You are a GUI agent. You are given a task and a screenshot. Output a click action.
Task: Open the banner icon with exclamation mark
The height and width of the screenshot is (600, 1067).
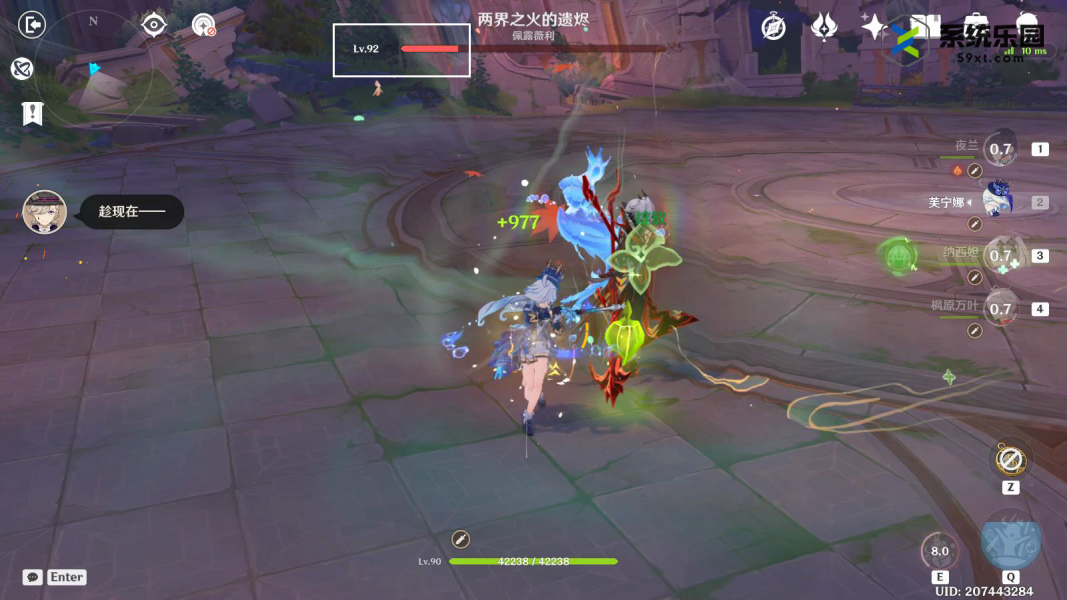click(x=32, y=114)
